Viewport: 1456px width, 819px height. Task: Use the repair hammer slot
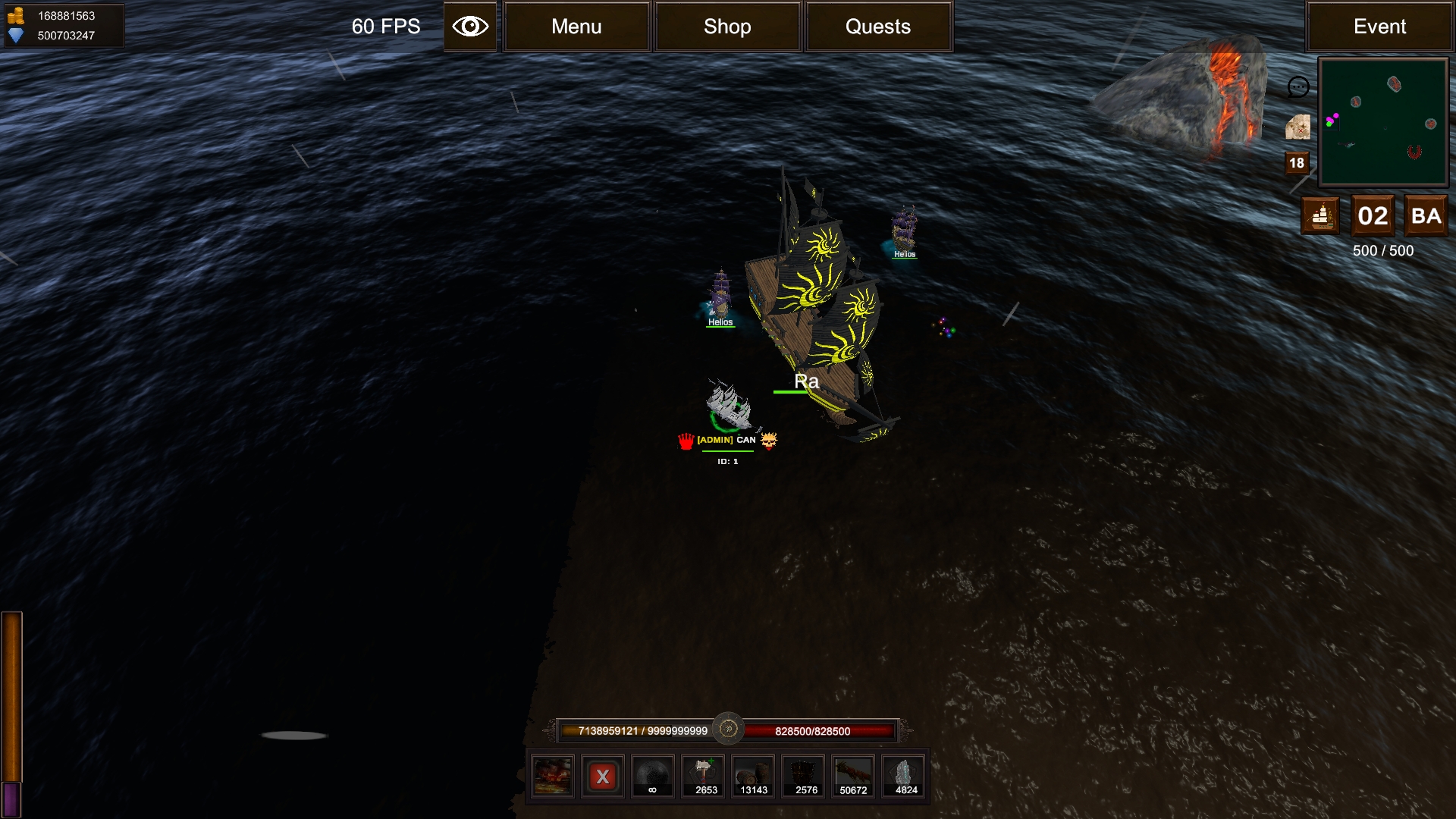(x=704, y=776)
